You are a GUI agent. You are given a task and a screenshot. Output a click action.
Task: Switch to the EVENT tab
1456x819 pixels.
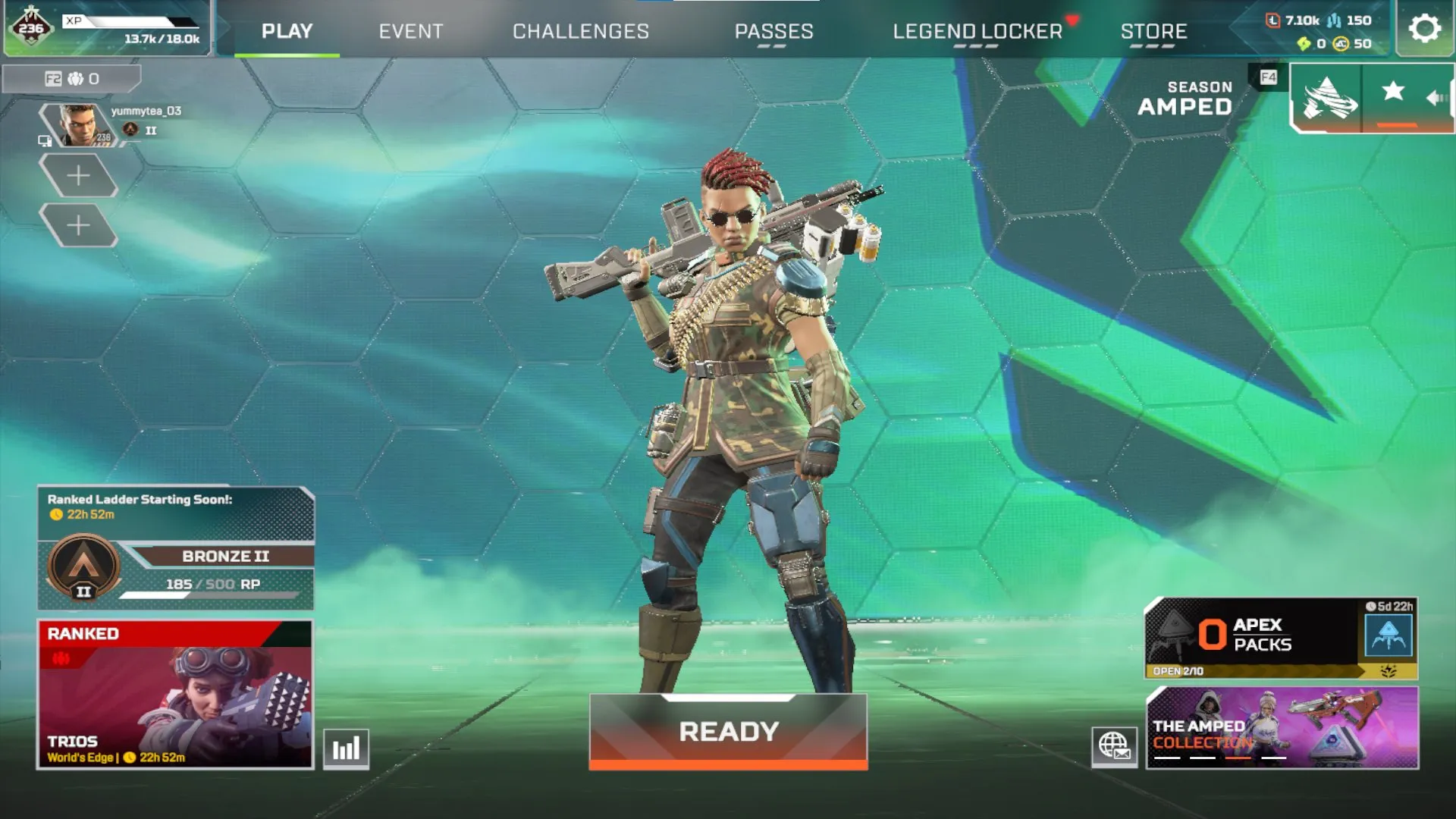[410, 31]
